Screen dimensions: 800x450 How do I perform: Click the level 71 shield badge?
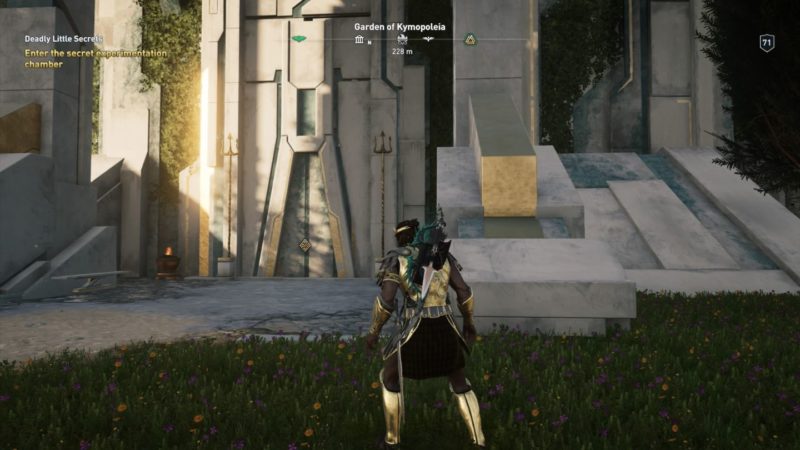click(x=766, y=42)
